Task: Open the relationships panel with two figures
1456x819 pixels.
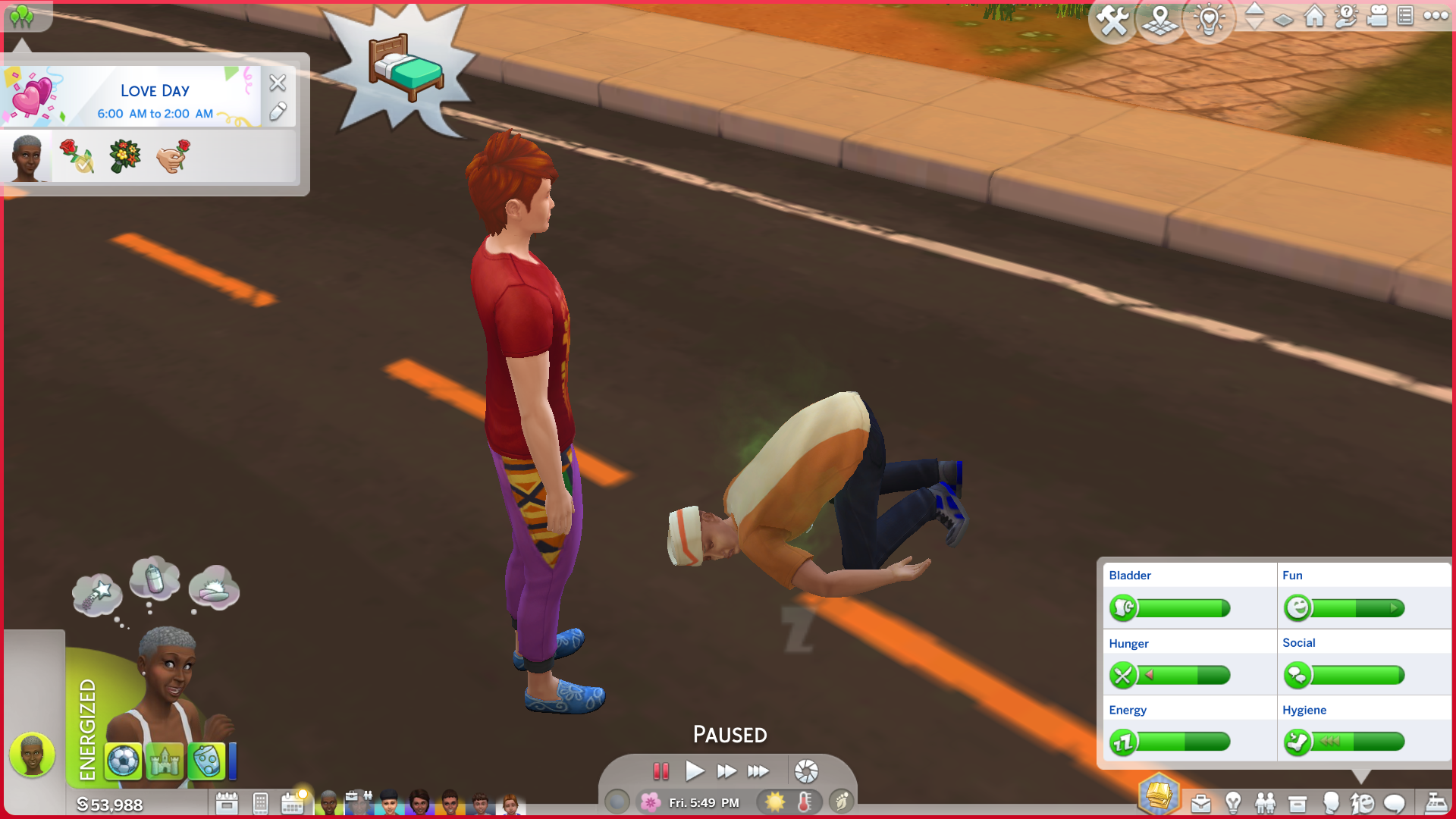Action: click(1265, 803)
